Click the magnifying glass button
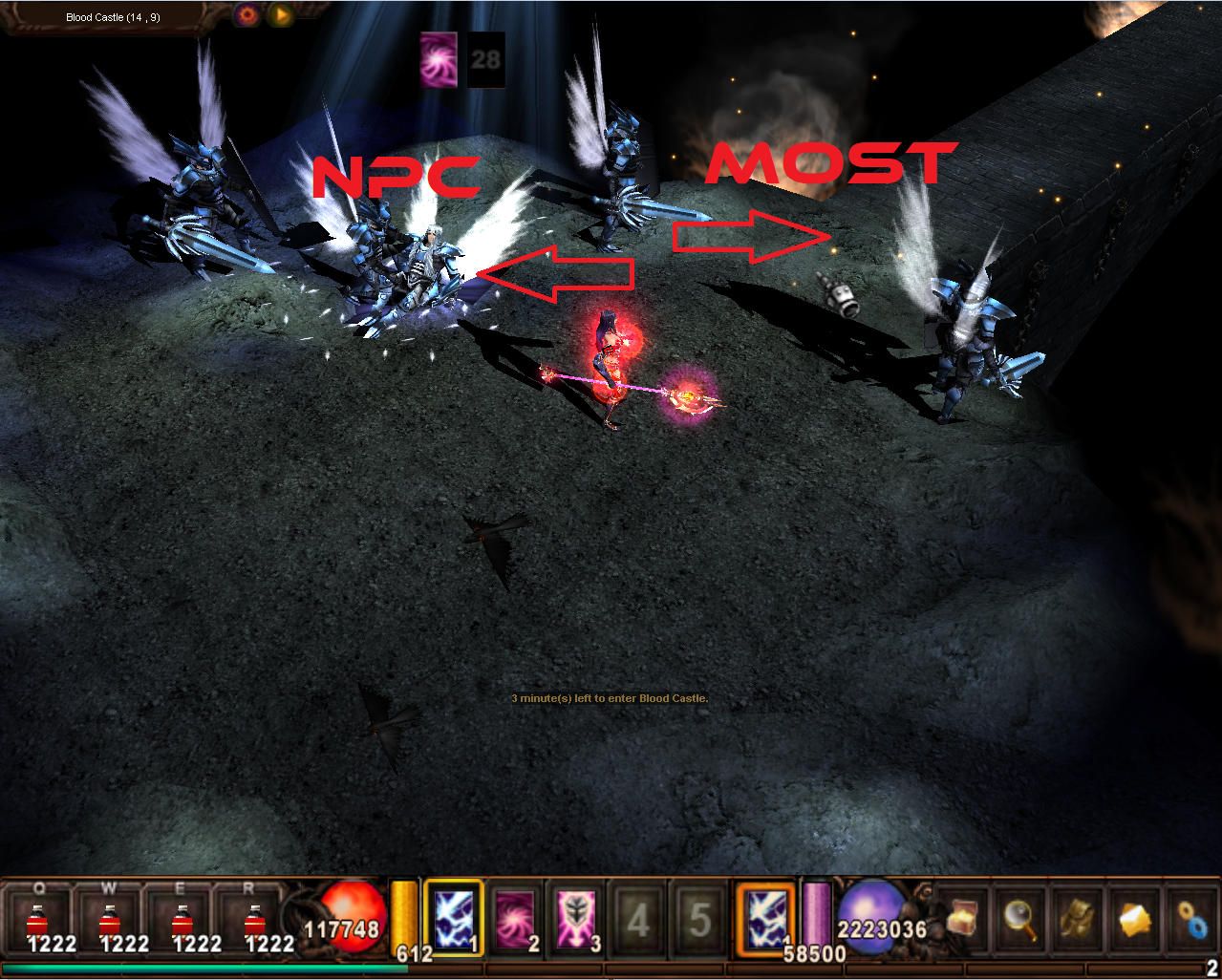 1020,919
